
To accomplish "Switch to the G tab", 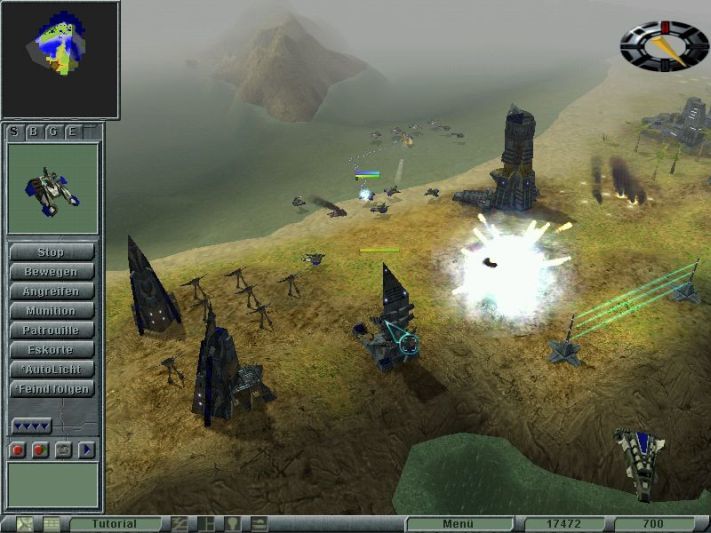I will tap(53, 131).
